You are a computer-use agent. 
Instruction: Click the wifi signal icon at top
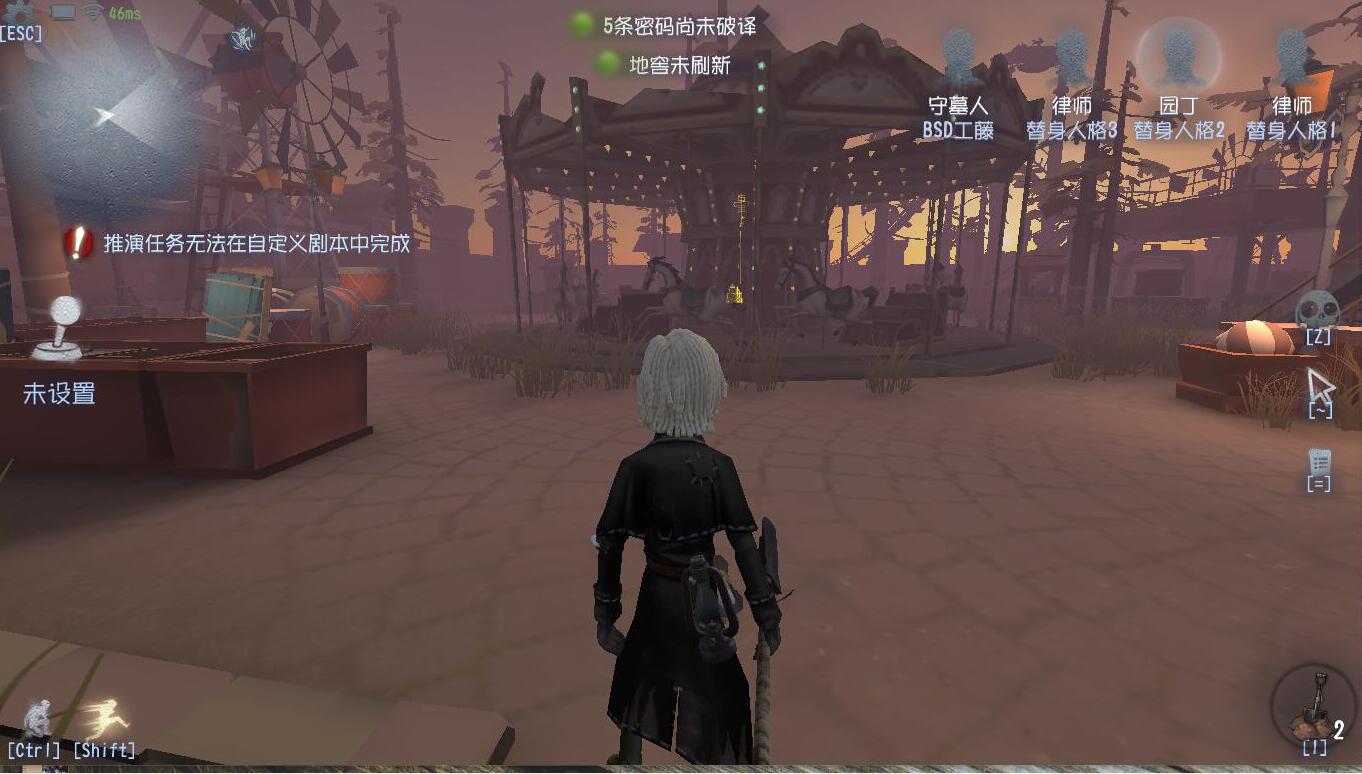[x=93, y=13]
